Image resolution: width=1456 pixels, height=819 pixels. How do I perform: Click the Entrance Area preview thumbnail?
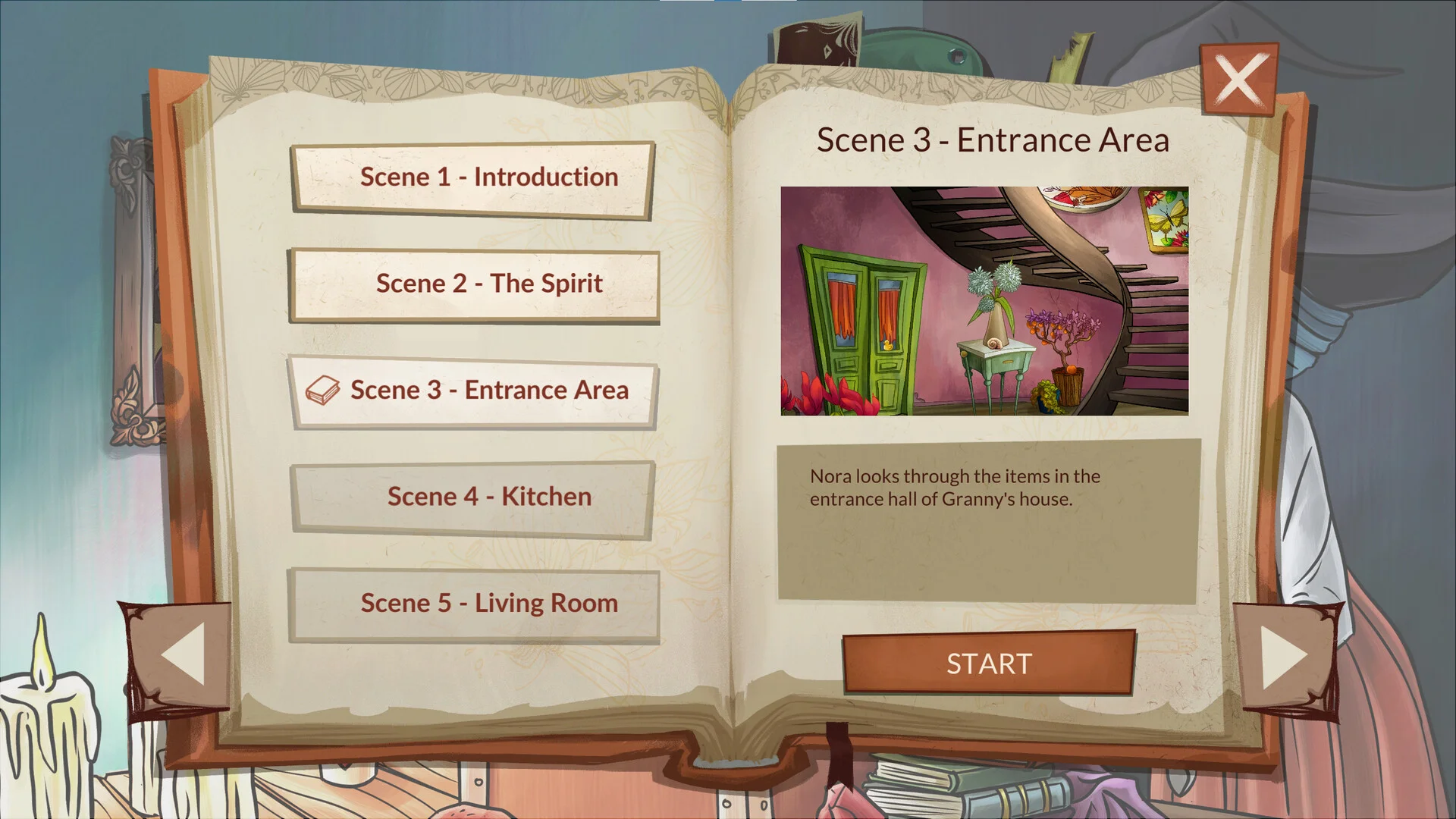point(984,301)
